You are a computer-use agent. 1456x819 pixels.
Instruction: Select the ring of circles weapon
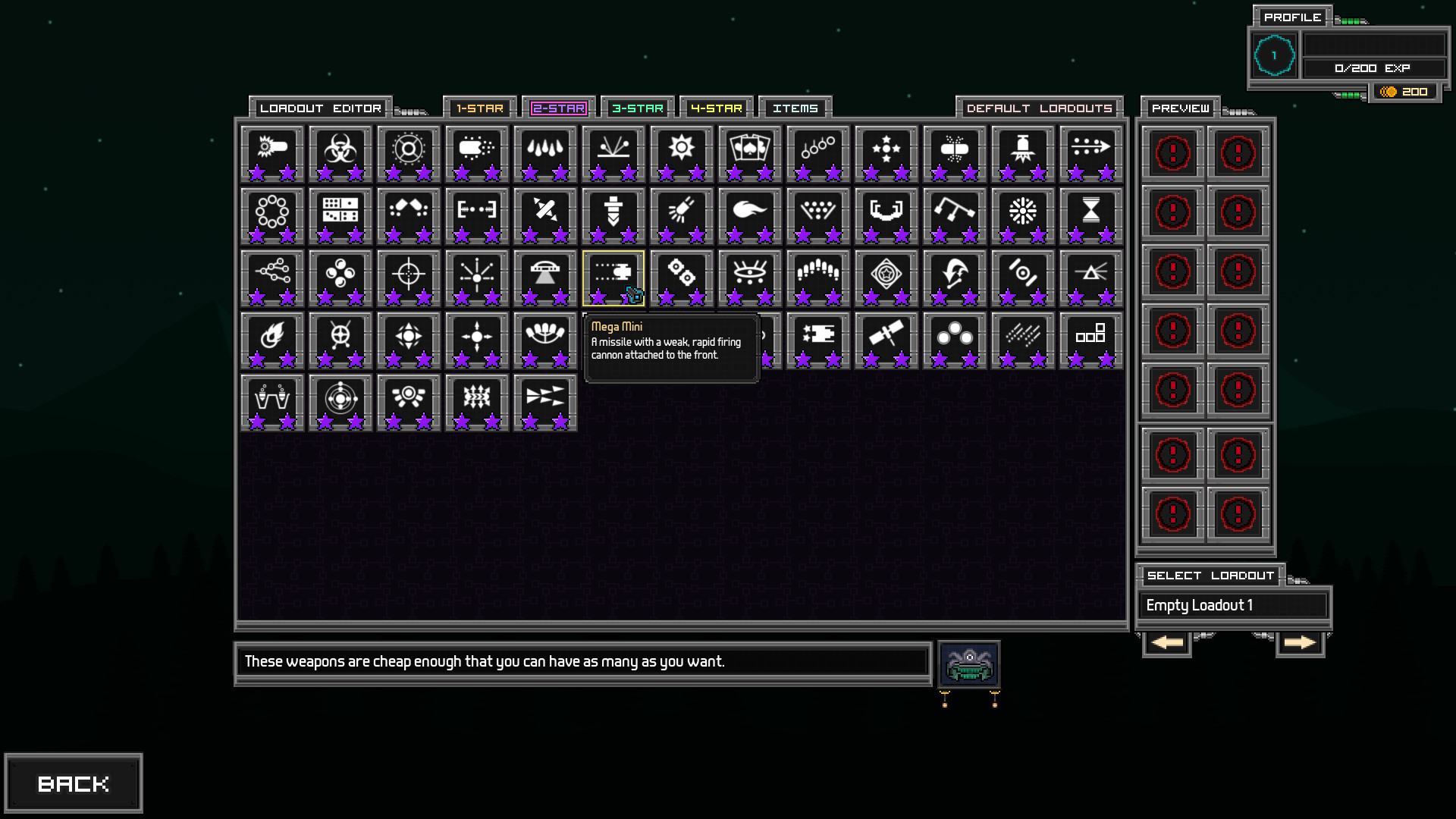coord(272,215)
